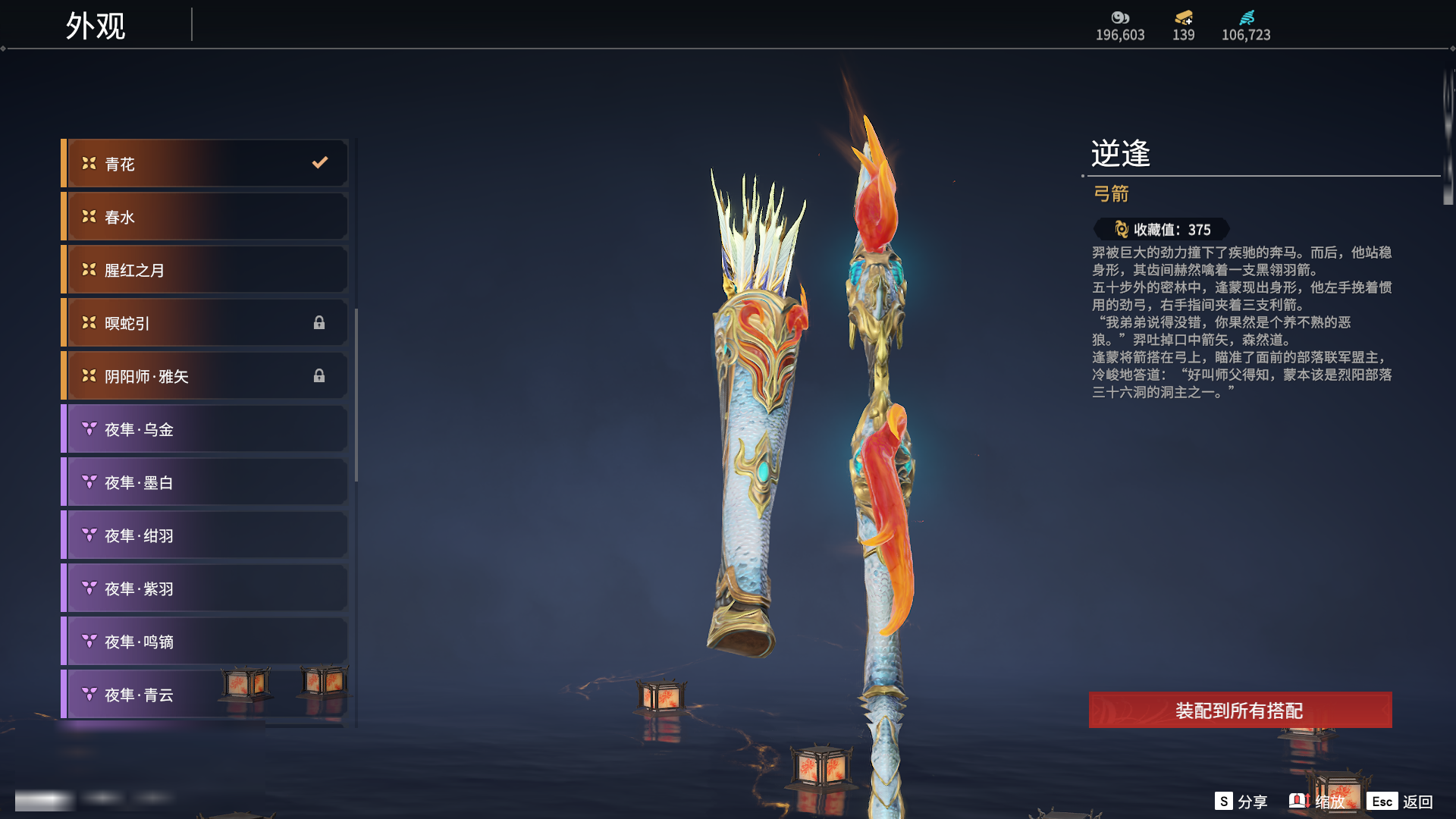Select the 夜隼·墨白 skin

(x=205, y=482)
